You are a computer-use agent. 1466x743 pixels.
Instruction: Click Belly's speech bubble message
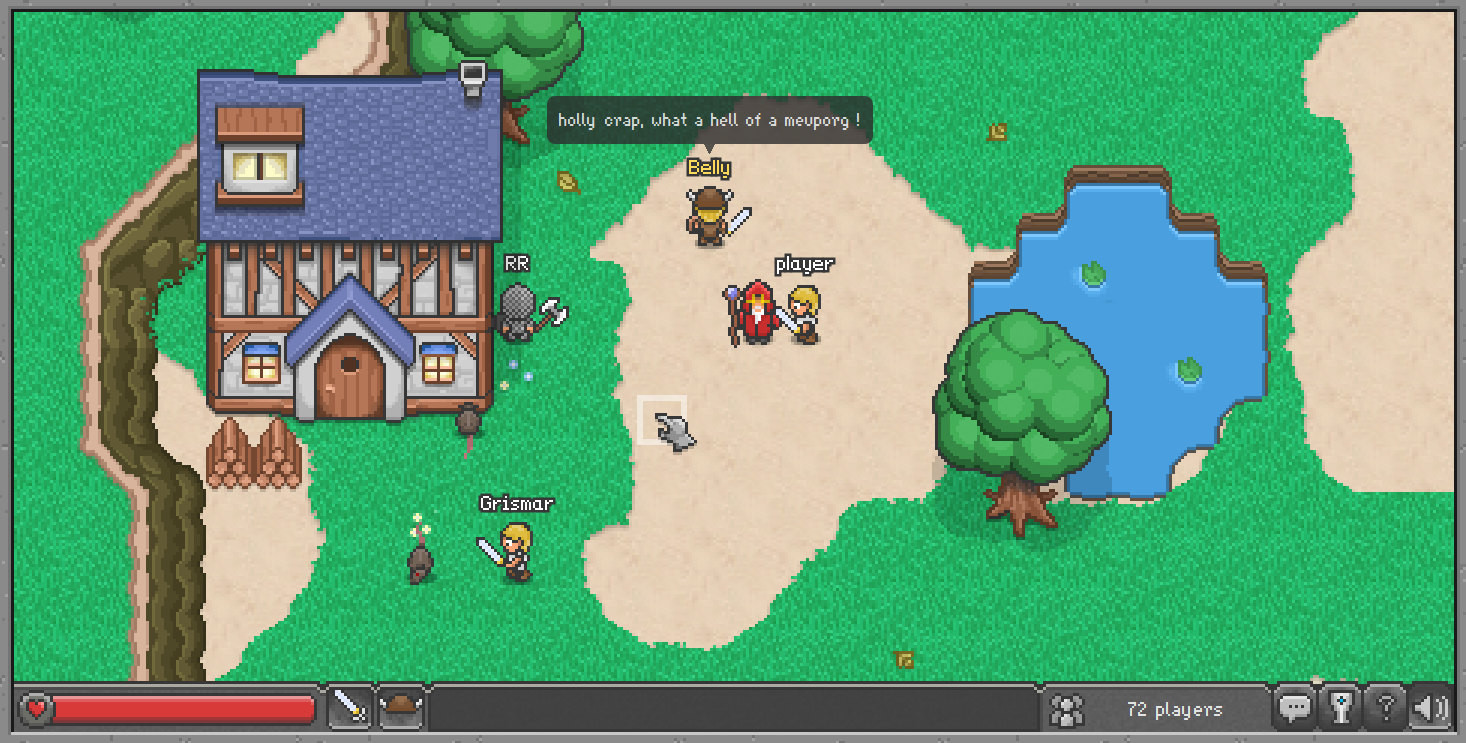point(712,120)
